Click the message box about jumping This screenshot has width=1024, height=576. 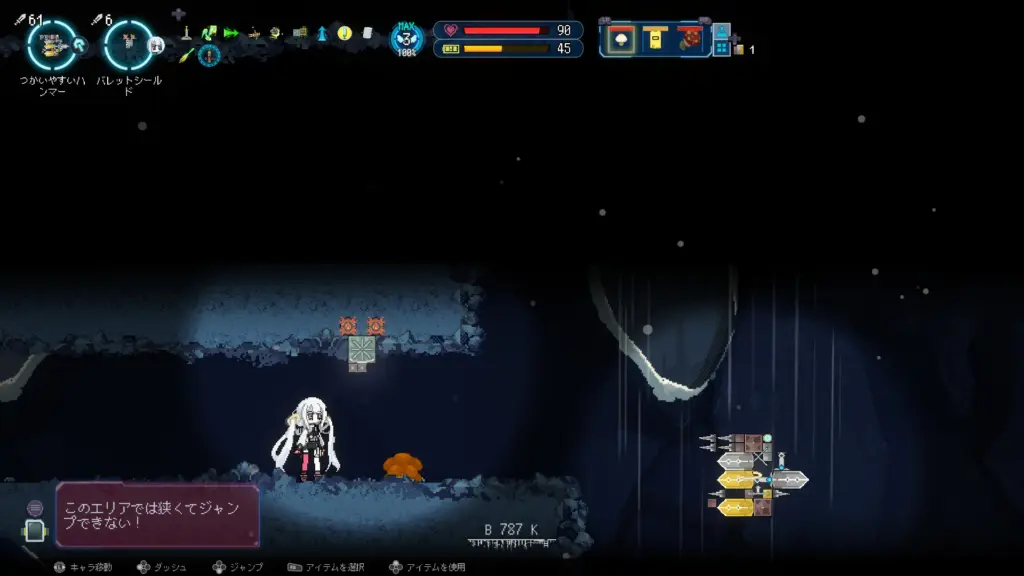click(158, 515)
